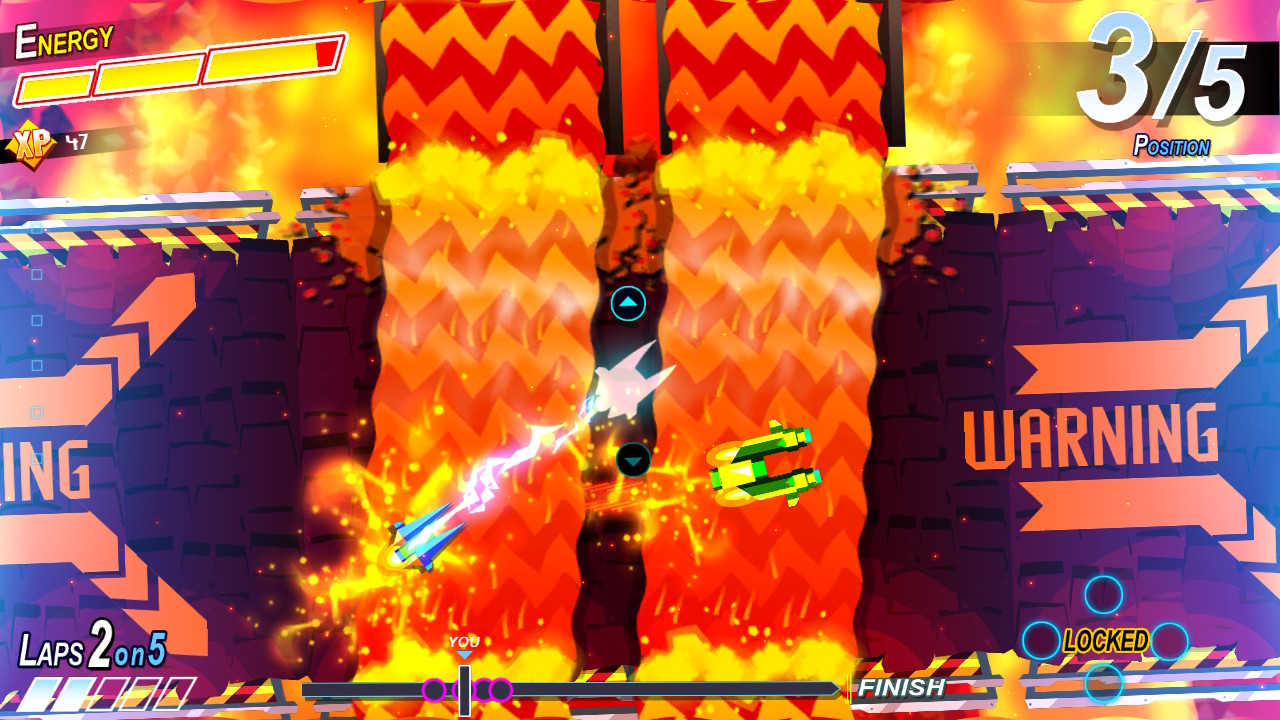Click the leftmost purple racer dot on progress bar
Viewport: 1280px width, 720px height.
(x=432, y=688)
